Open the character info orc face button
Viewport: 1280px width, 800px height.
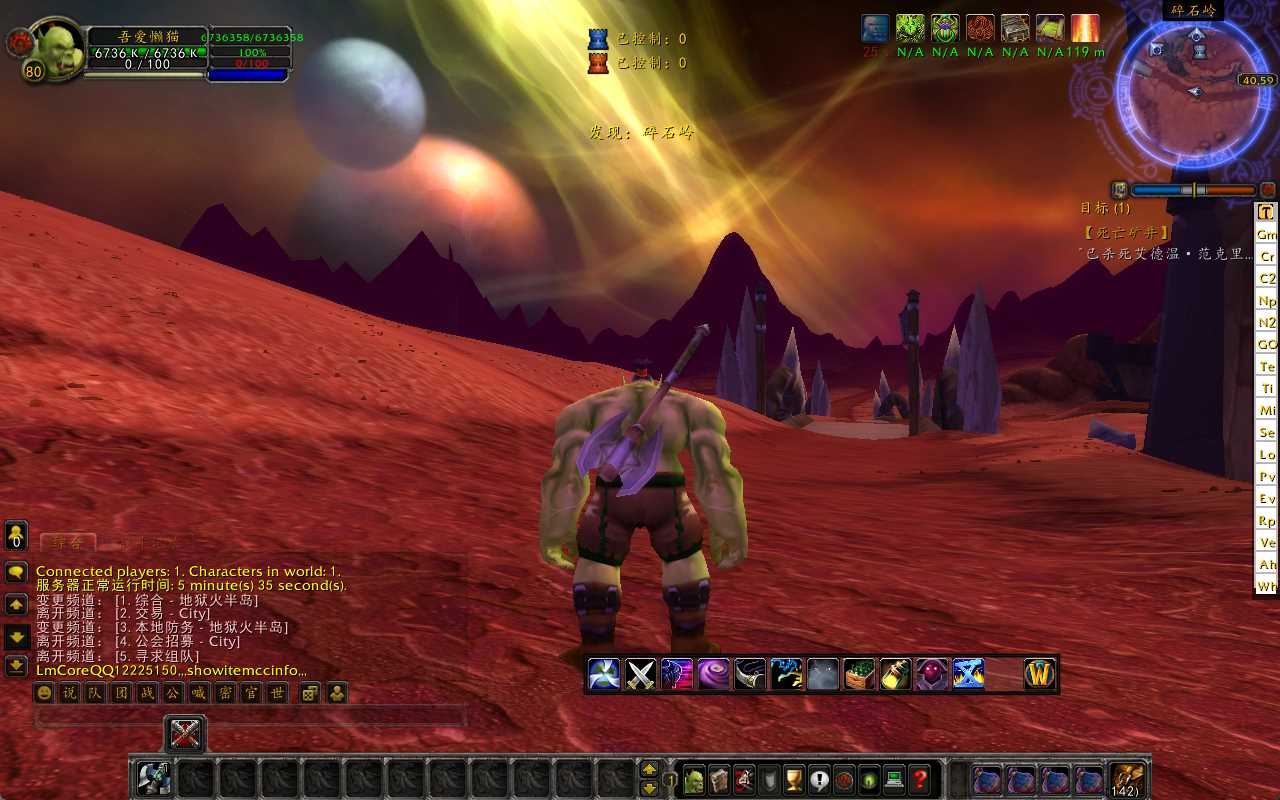point(693,780)
